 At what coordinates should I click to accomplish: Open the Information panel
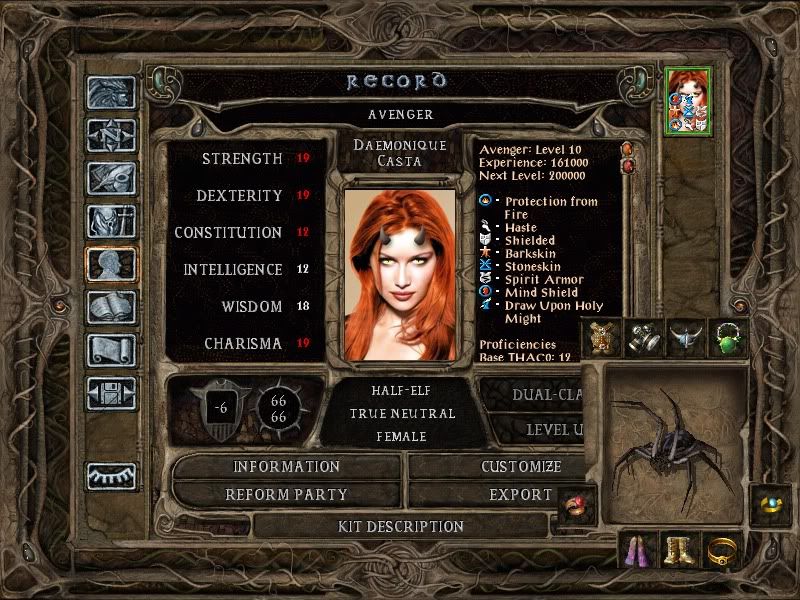(x=287, y=467)
